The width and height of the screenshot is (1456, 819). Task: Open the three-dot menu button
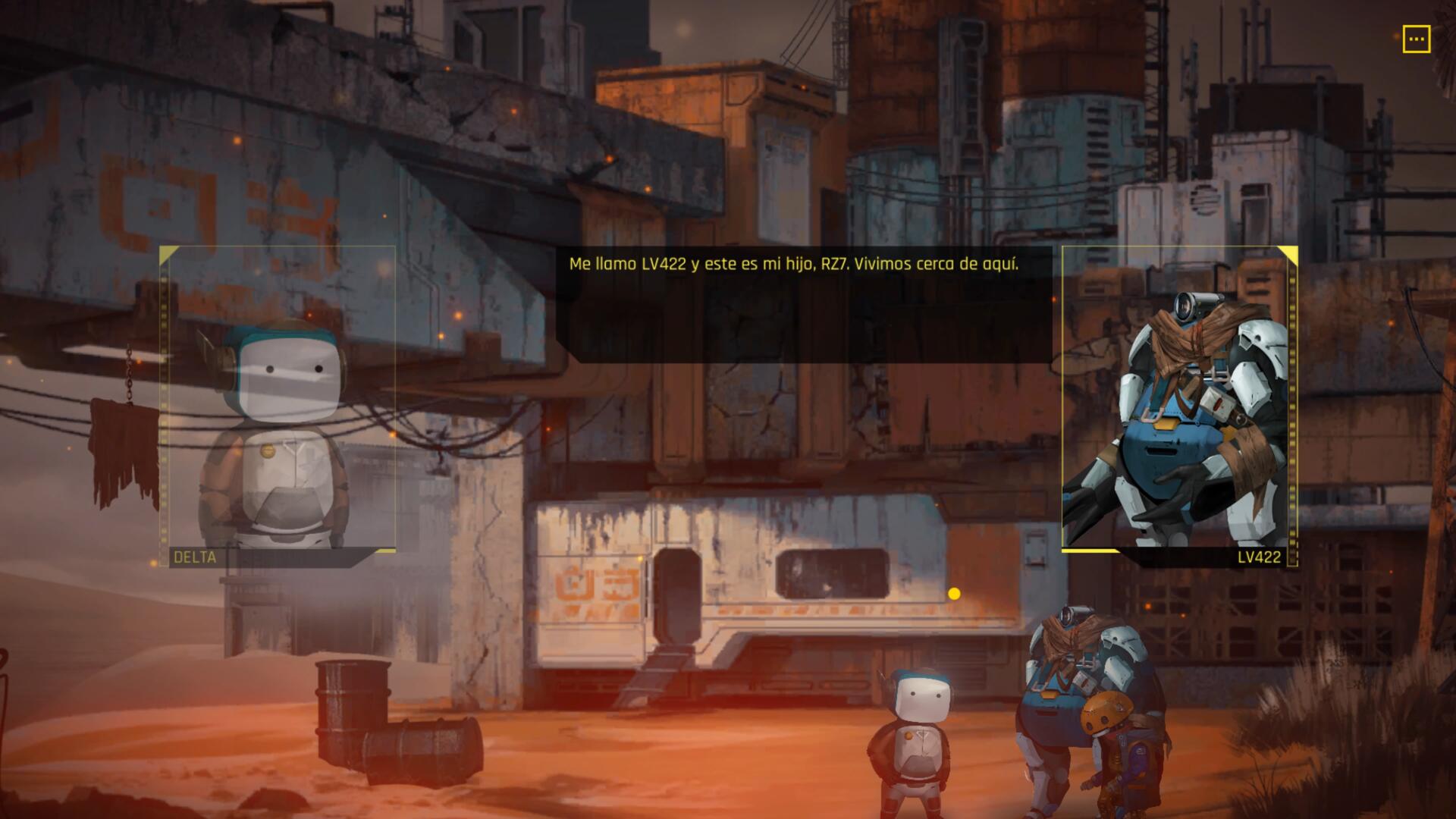point(1416,39)
